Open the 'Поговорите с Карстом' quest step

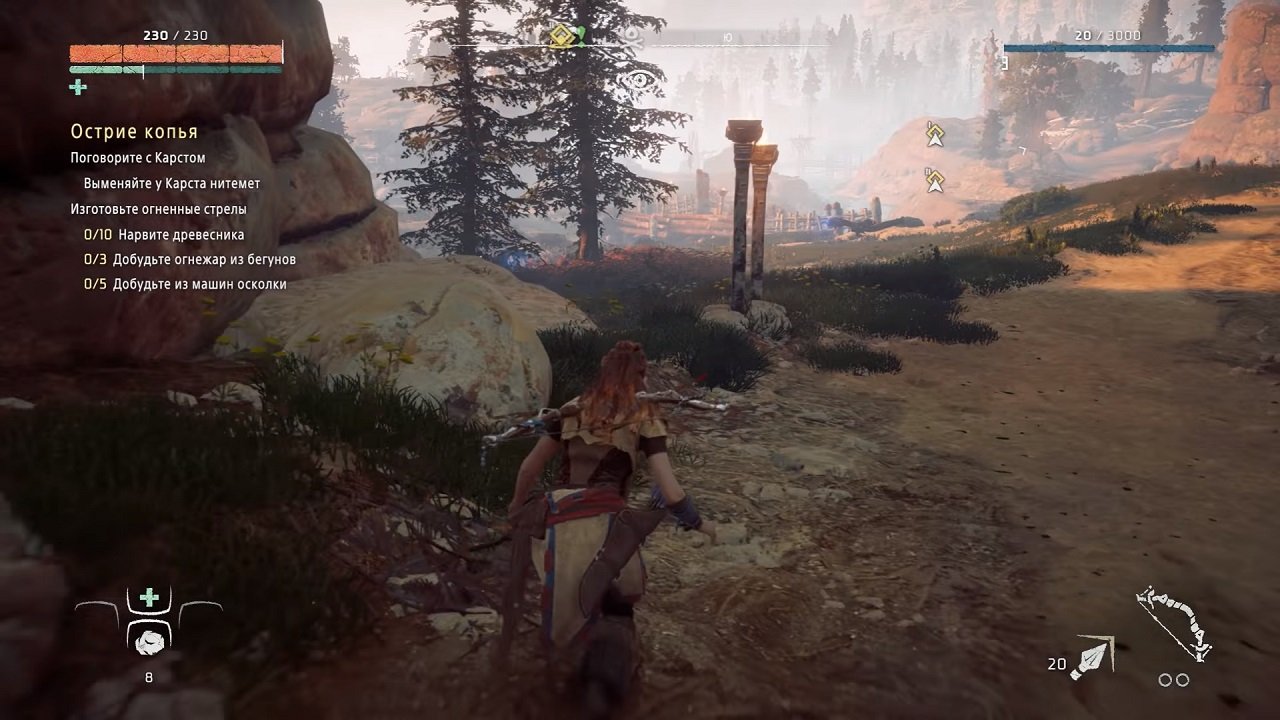(137, 157)
